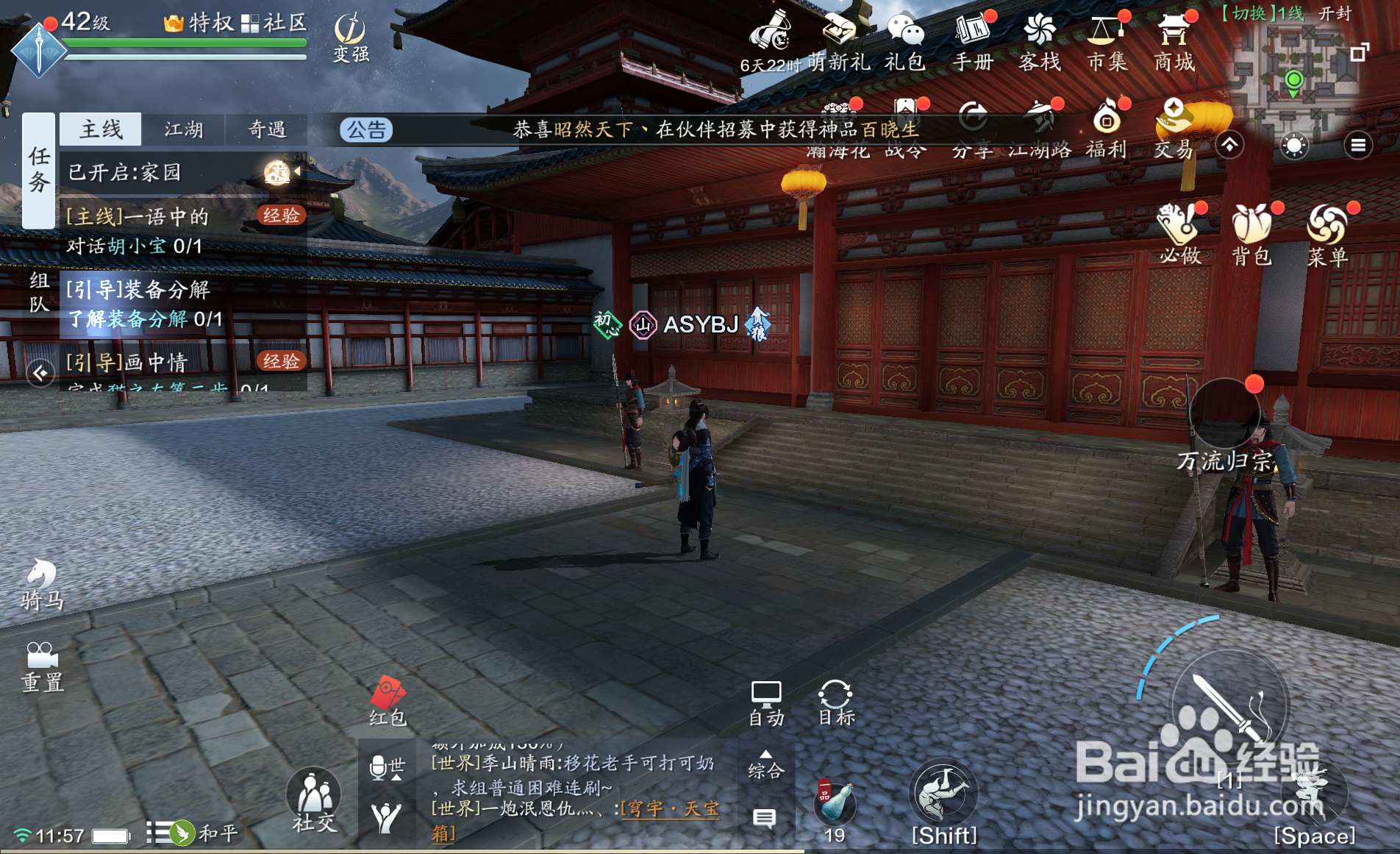Screen dimensions: 1400x854
Task: Switch to the 江湖 quest tab
Action: (x=183, y=129)
